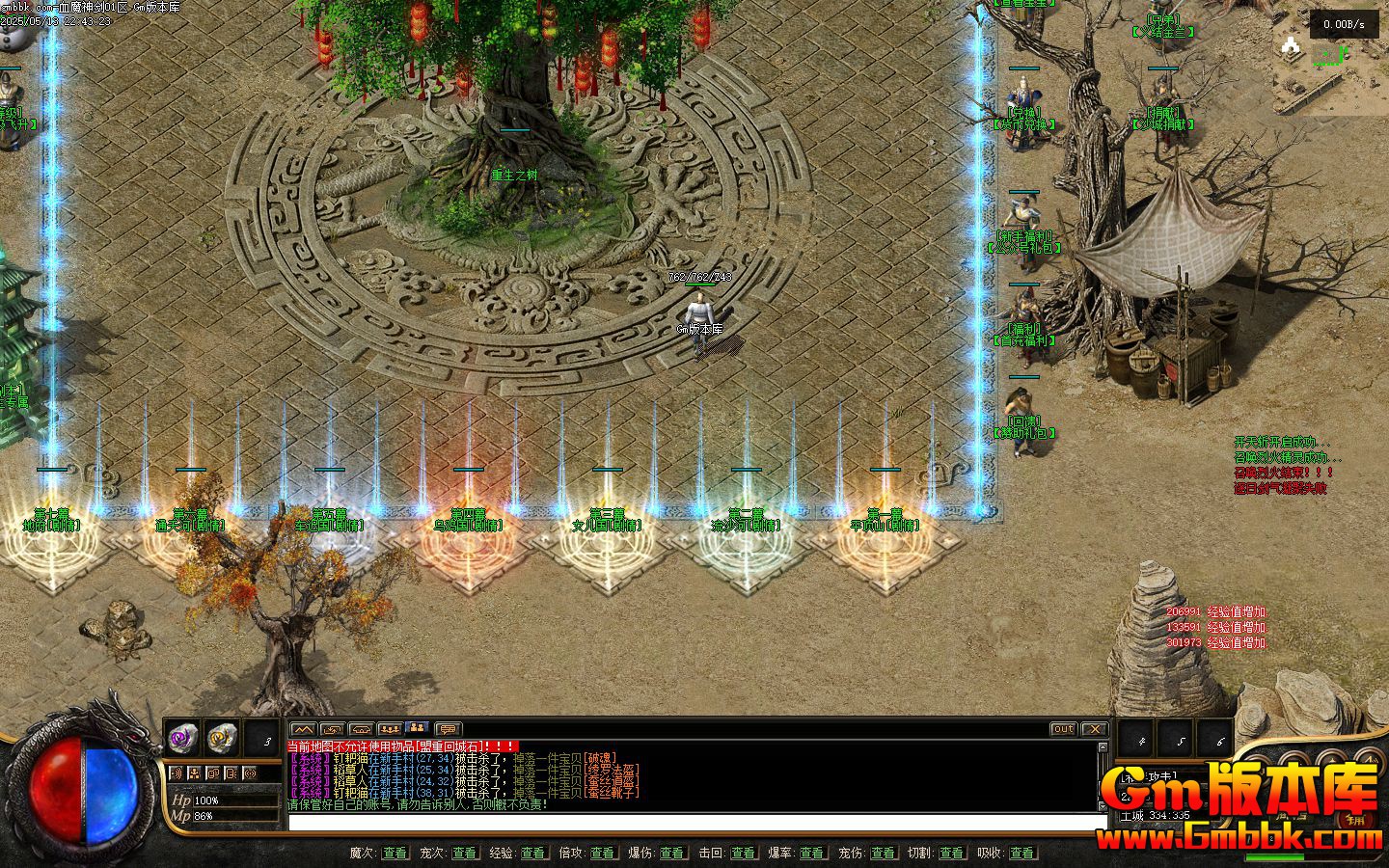Screen dimensions: 1389x868
Task: Open the minimap in the corner
Action: click(1343, 43)
